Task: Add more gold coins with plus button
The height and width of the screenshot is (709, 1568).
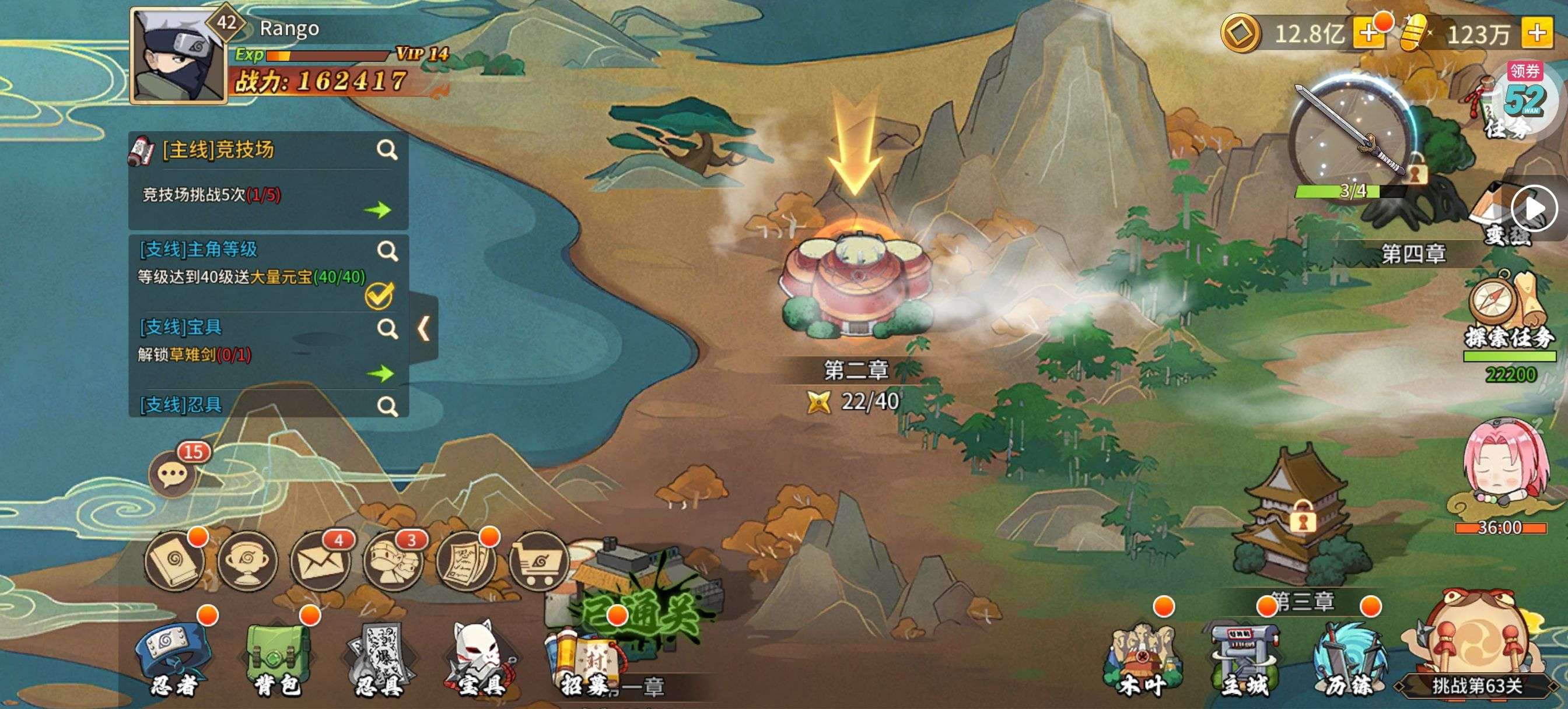Action: click(x=1367, y=34)
